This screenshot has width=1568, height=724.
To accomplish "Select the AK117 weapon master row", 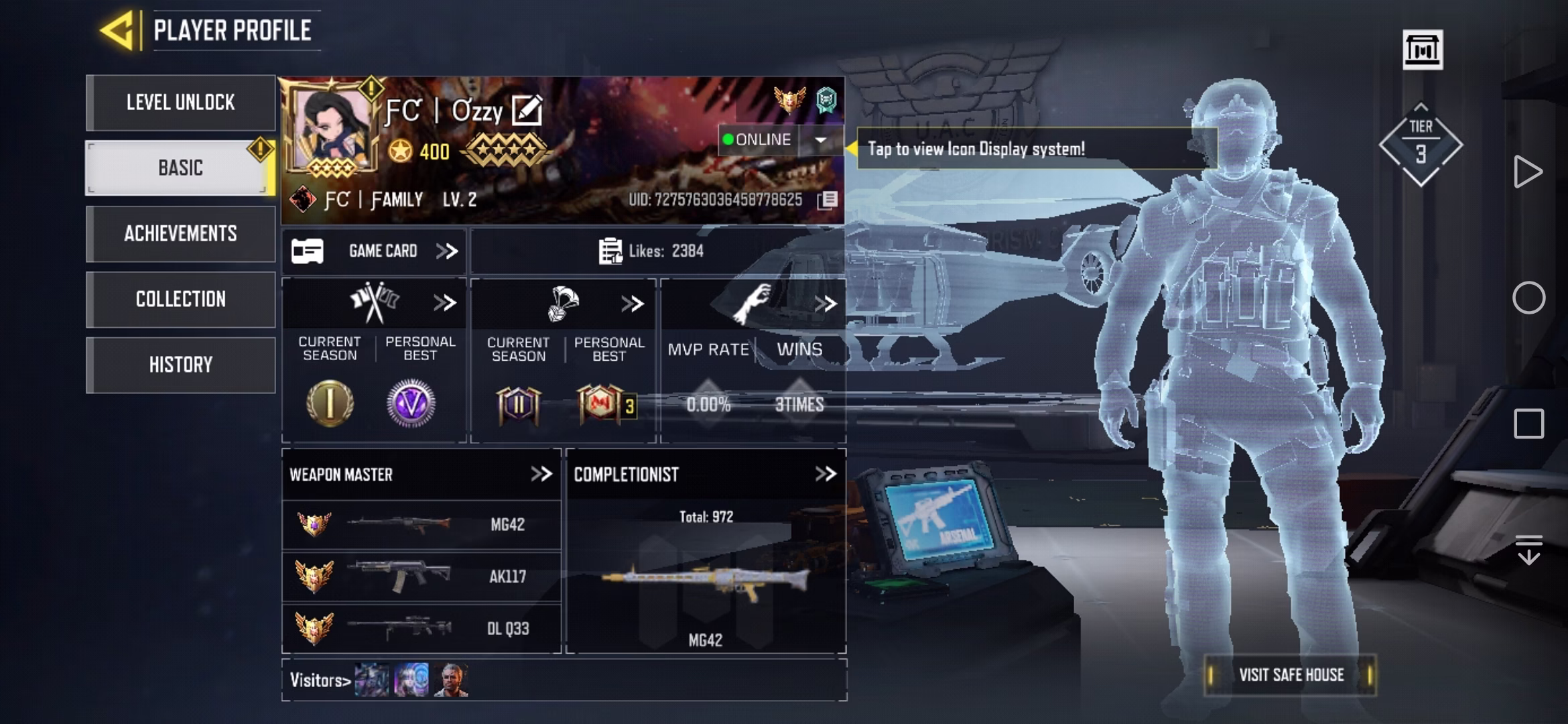I will coord(421,577).
